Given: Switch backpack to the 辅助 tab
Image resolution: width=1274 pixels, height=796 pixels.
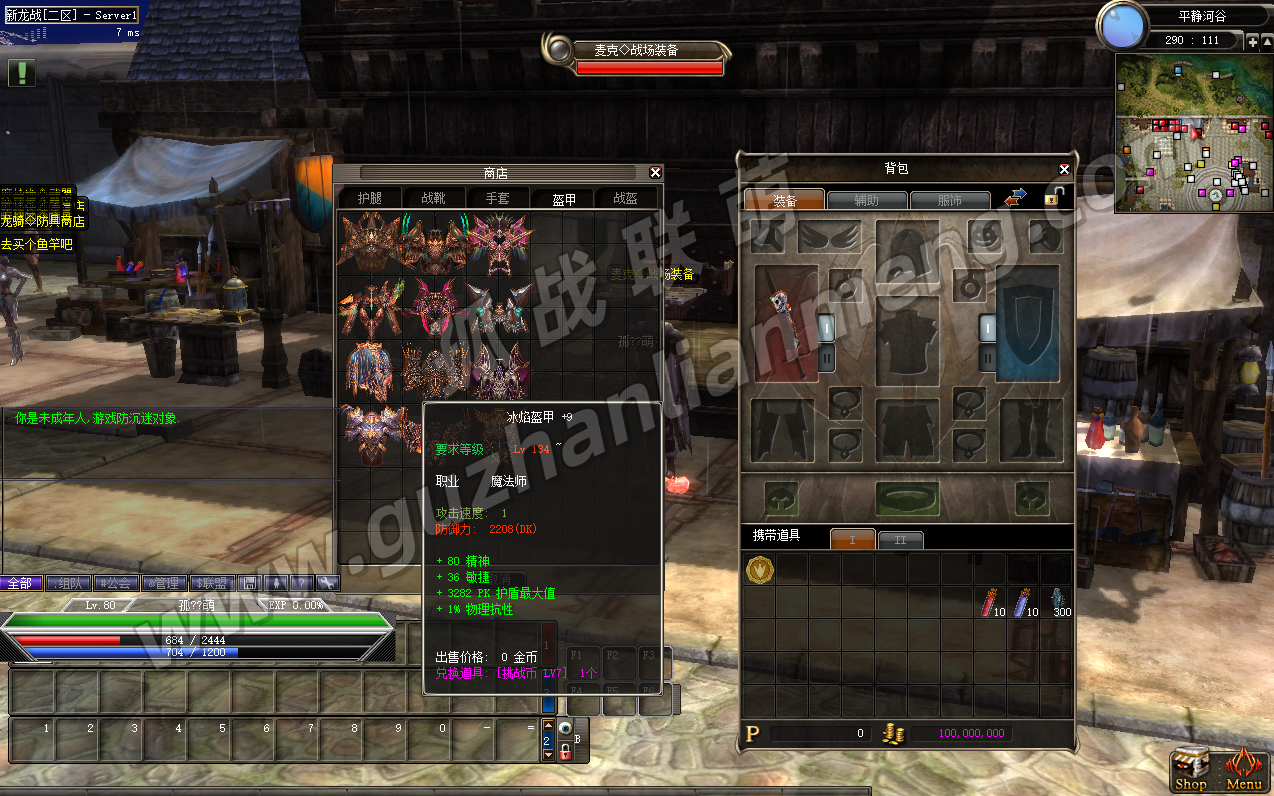Looking at the screenshot, I should tap(867, 201).
